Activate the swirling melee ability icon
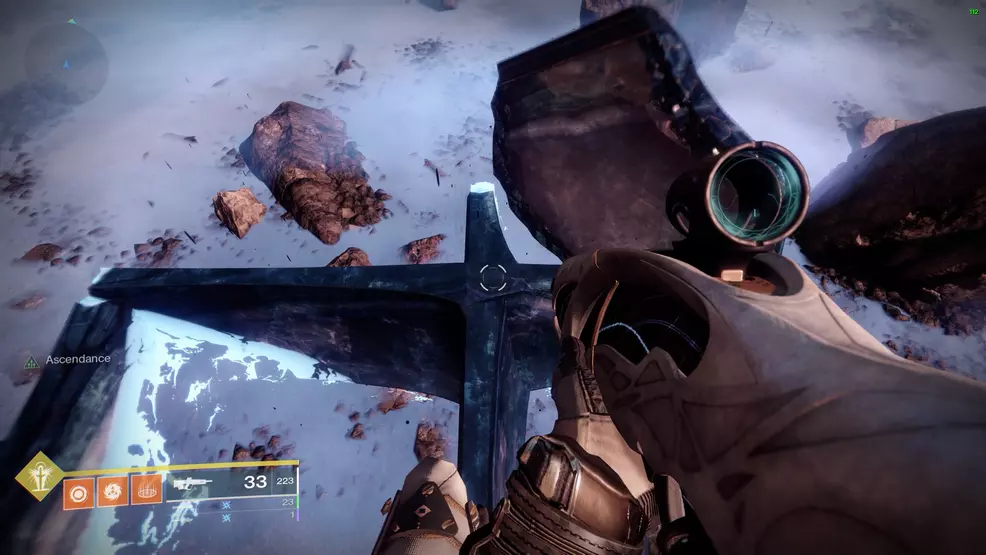The height and width of the screenshot is (555, 986). (112, 491)
